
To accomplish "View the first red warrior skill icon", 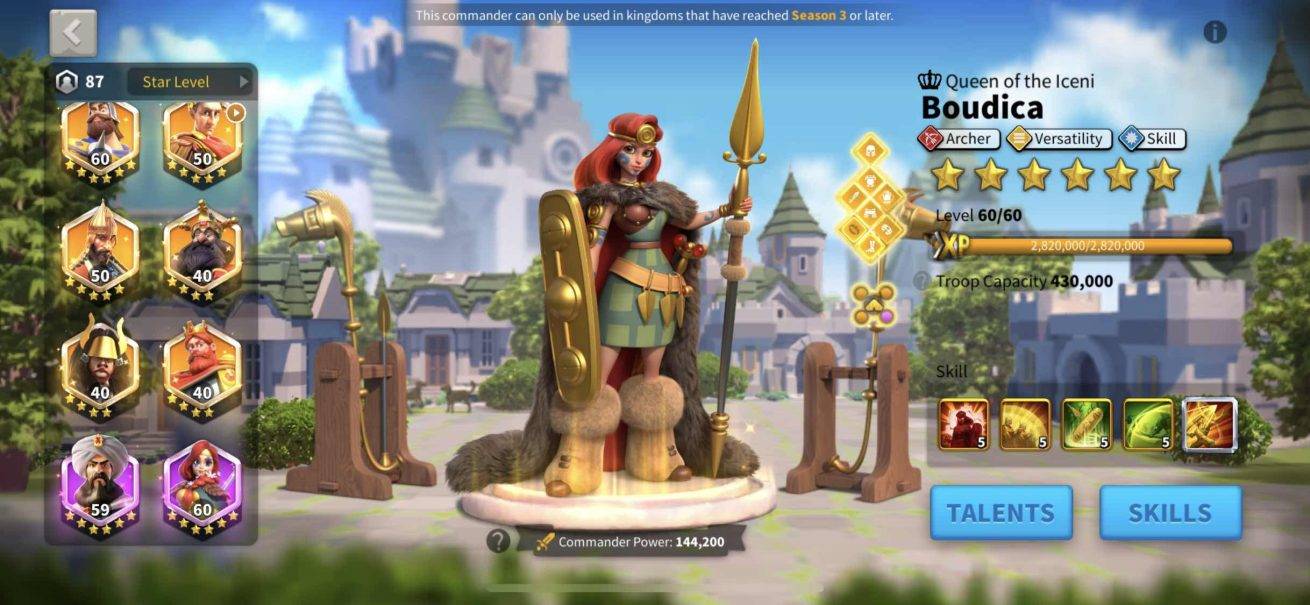I will click(x=963, y=424).
